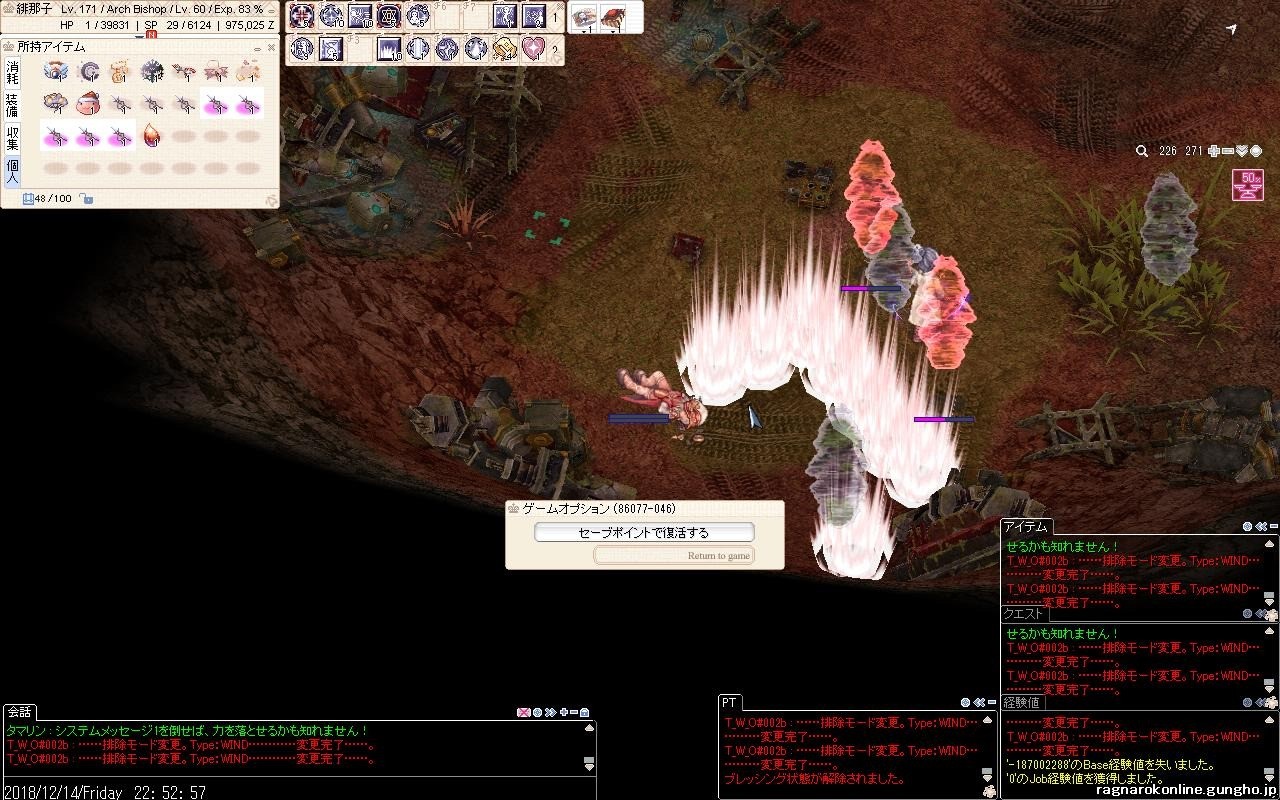Use the pink heart hotbar skill
This screenshot has width=1280, height=800.
coord(534,48)
